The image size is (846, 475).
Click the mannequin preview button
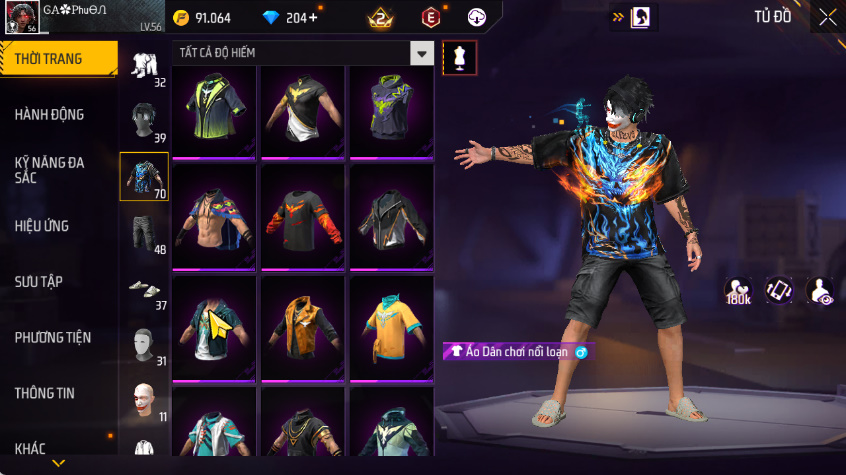(459, 57)
